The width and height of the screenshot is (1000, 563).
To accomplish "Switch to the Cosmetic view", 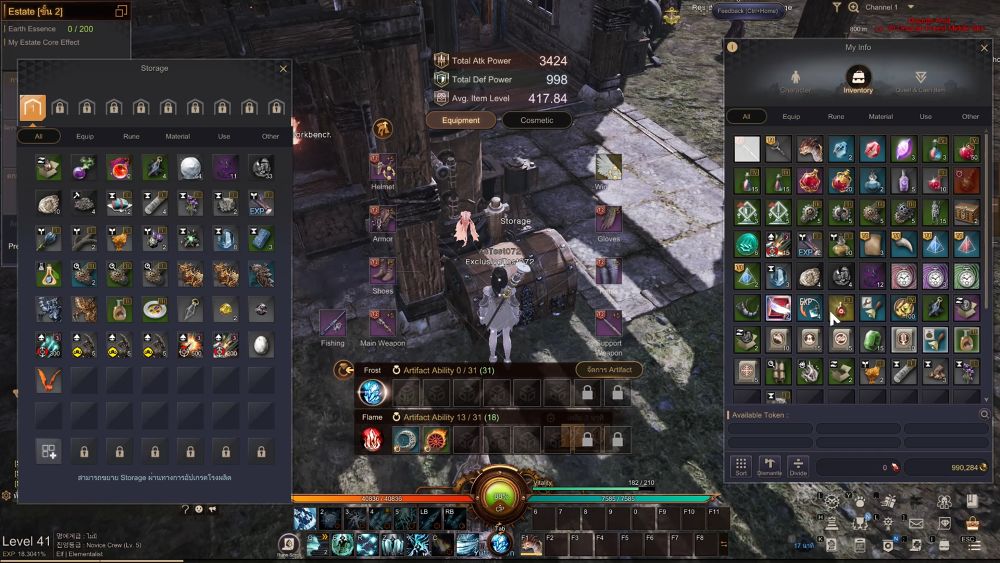I will [x=536, y=120].
